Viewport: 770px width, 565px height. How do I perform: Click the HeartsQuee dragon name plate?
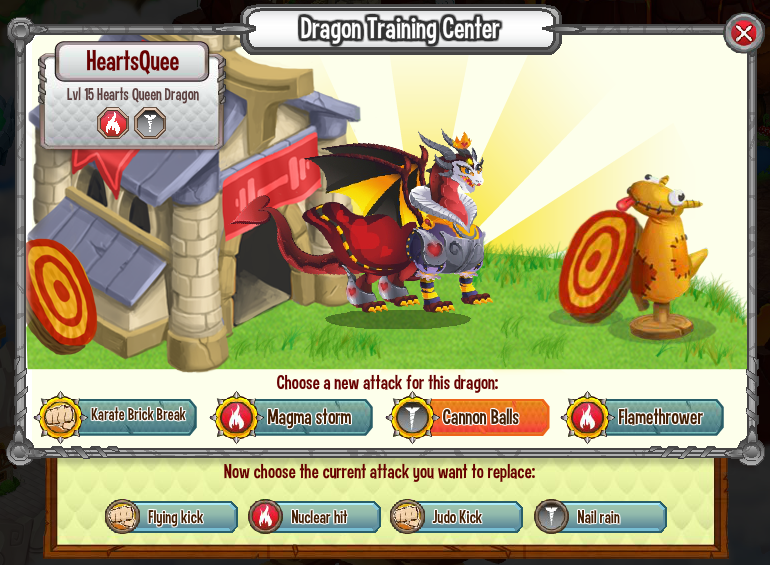pos(132,61)
